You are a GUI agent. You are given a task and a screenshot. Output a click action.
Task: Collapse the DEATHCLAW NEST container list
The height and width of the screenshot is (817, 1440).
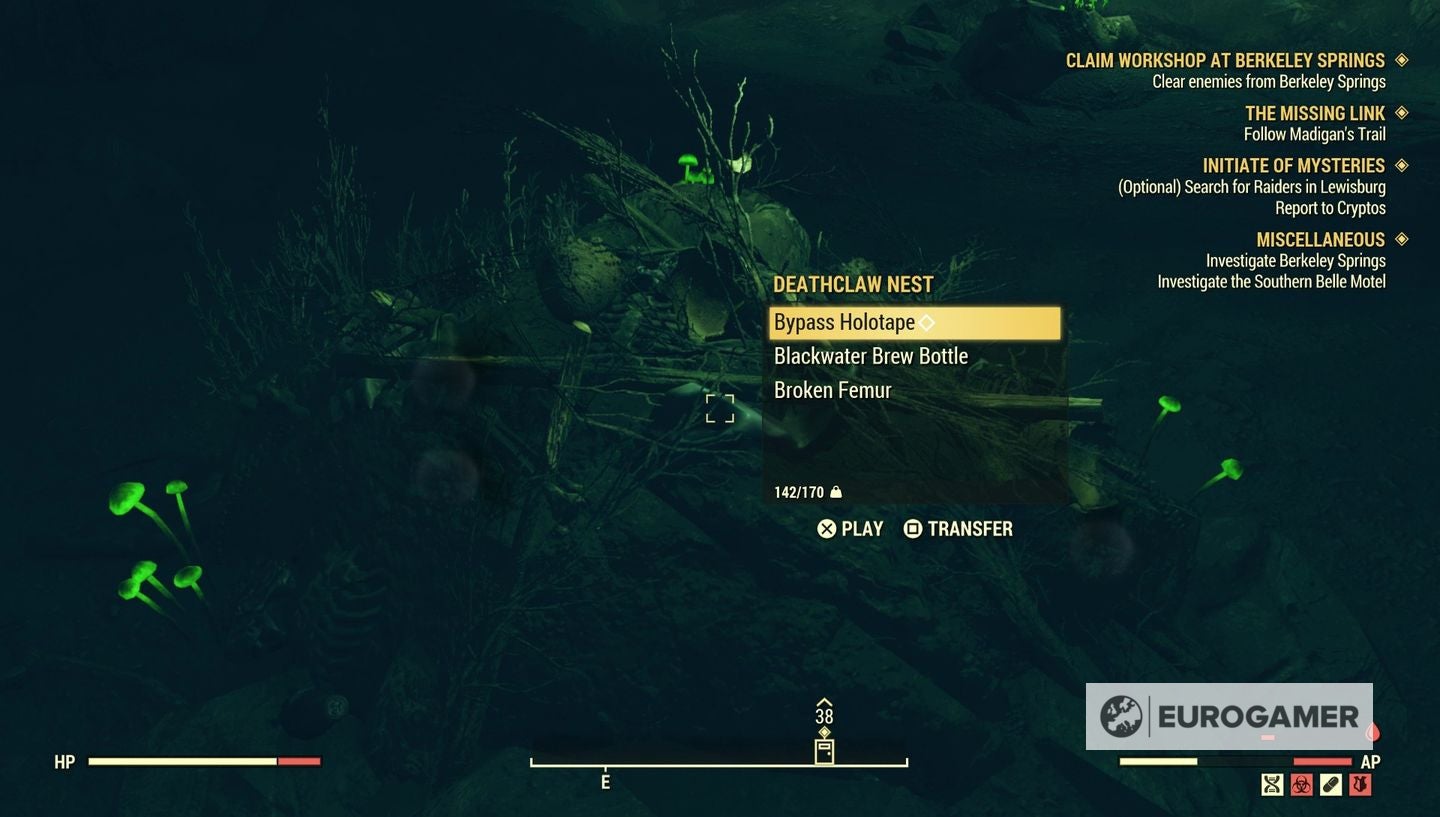point(851,284)
